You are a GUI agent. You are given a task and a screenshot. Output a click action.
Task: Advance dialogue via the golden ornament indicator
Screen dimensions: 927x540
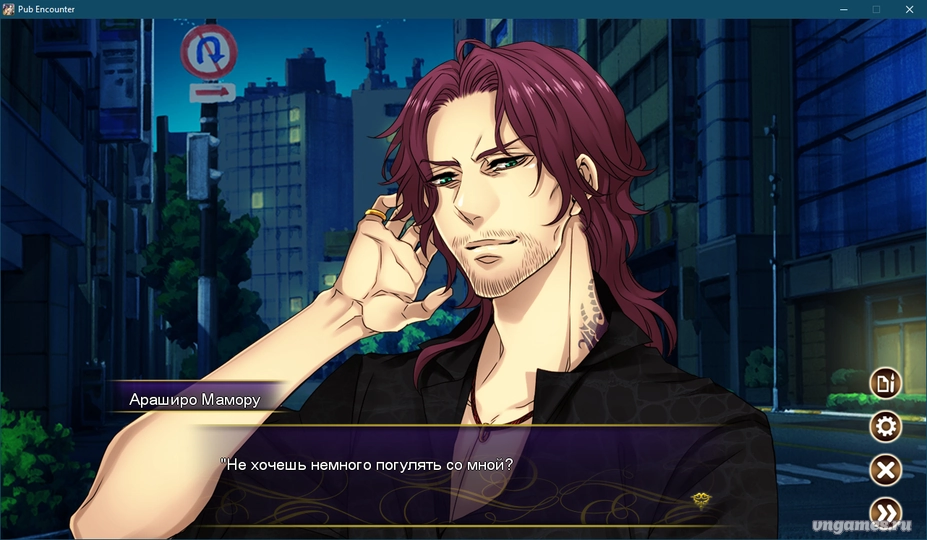701,499
